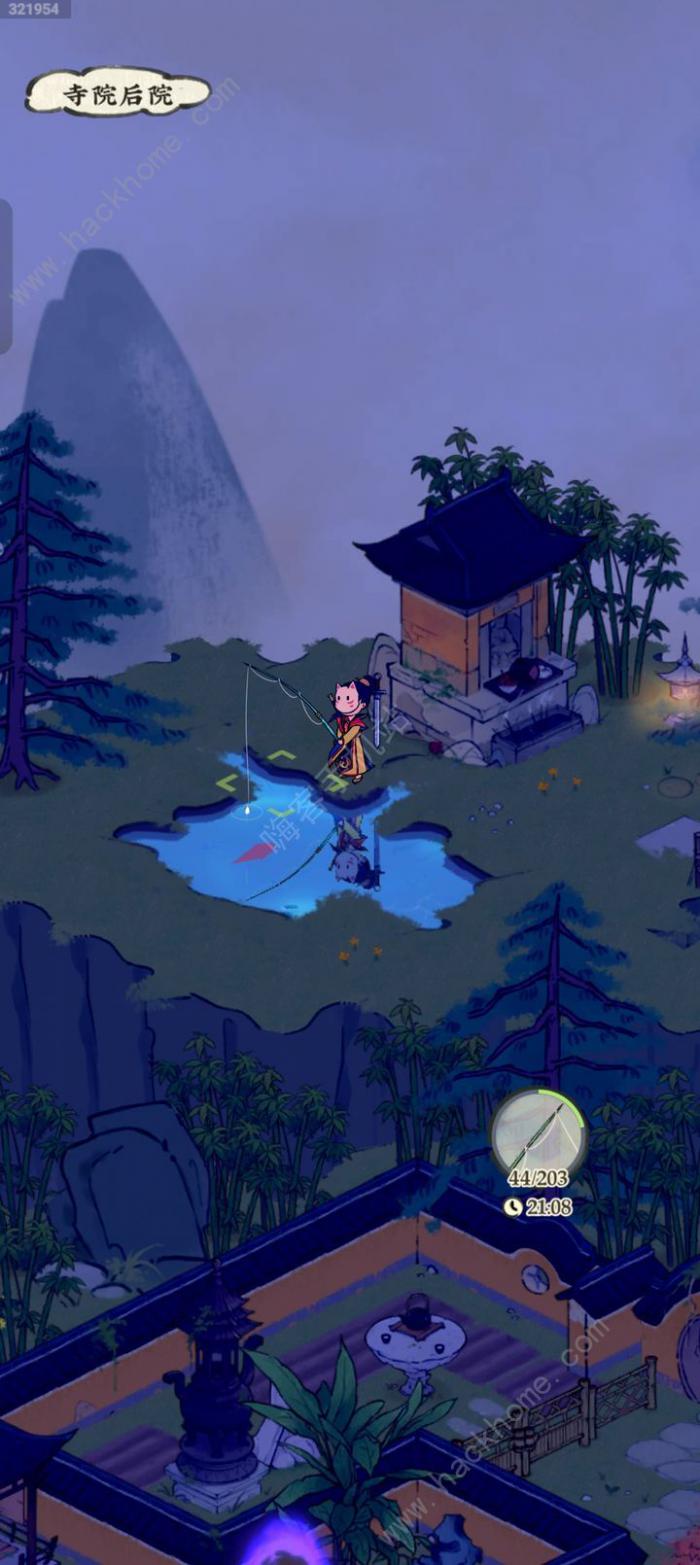Open the grey side drawer handle
700x1565 pixels.
(5, 276)
